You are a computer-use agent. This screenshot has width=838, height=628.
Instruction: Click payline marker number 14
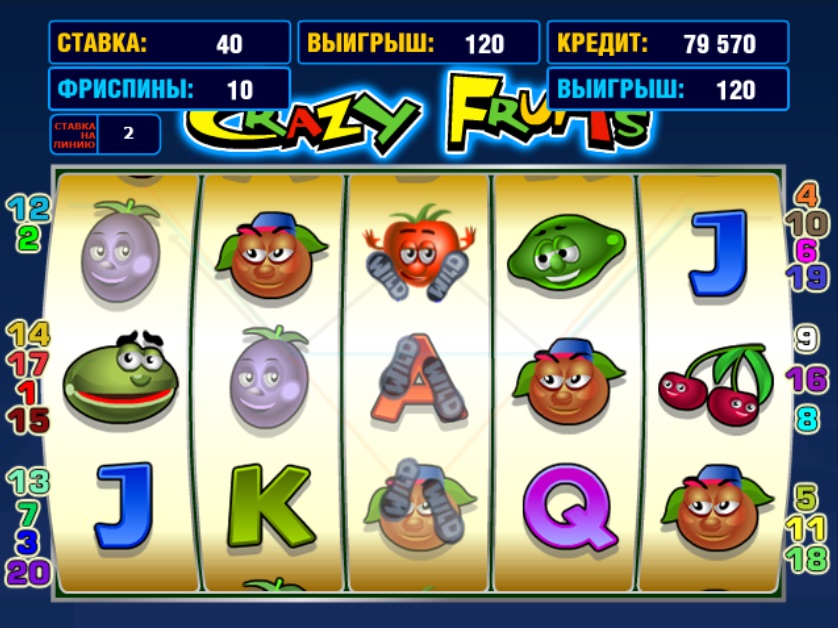(28, 334)
